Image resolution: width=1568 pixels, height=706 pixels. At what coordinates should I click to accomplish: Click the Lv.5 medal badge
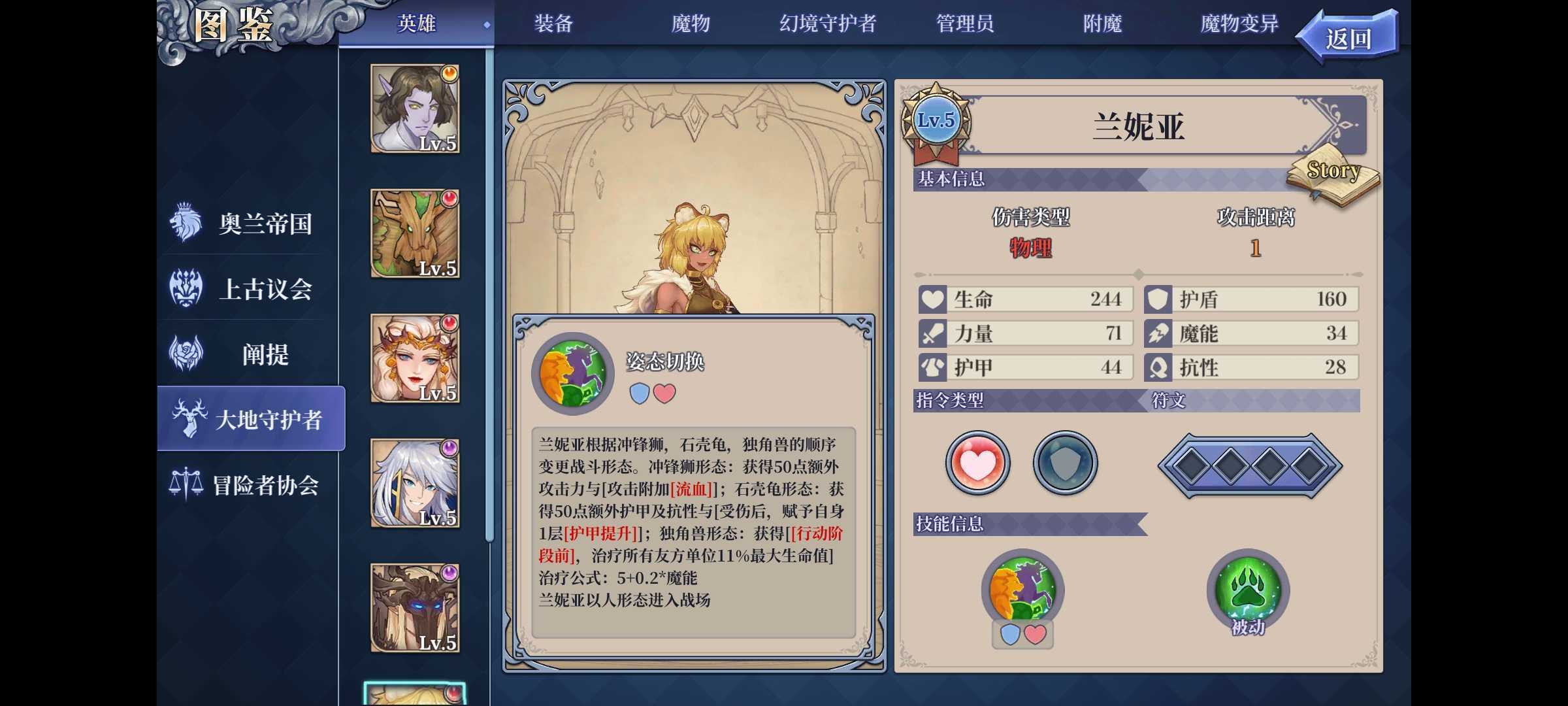click(936, 120)
